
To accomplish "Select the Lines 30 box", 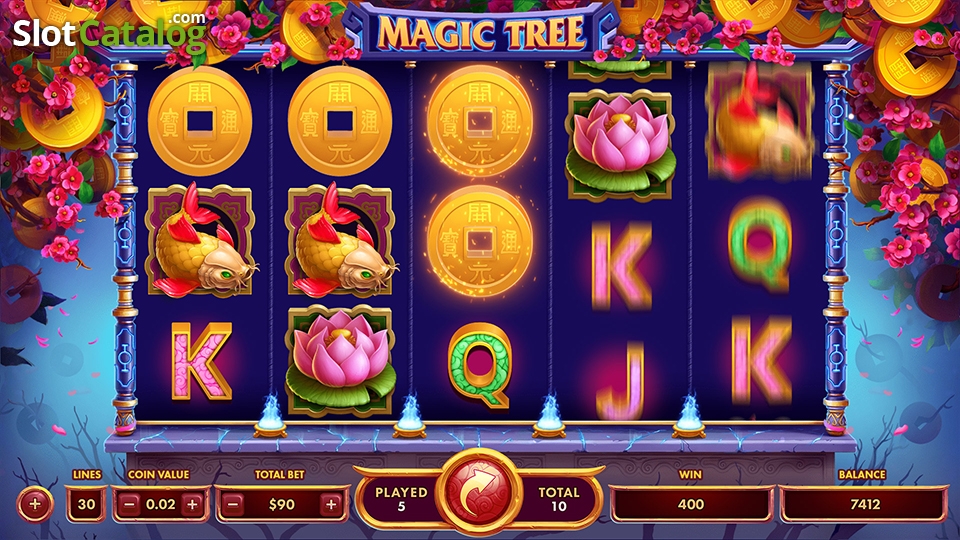I will click(x=87, y=504).
